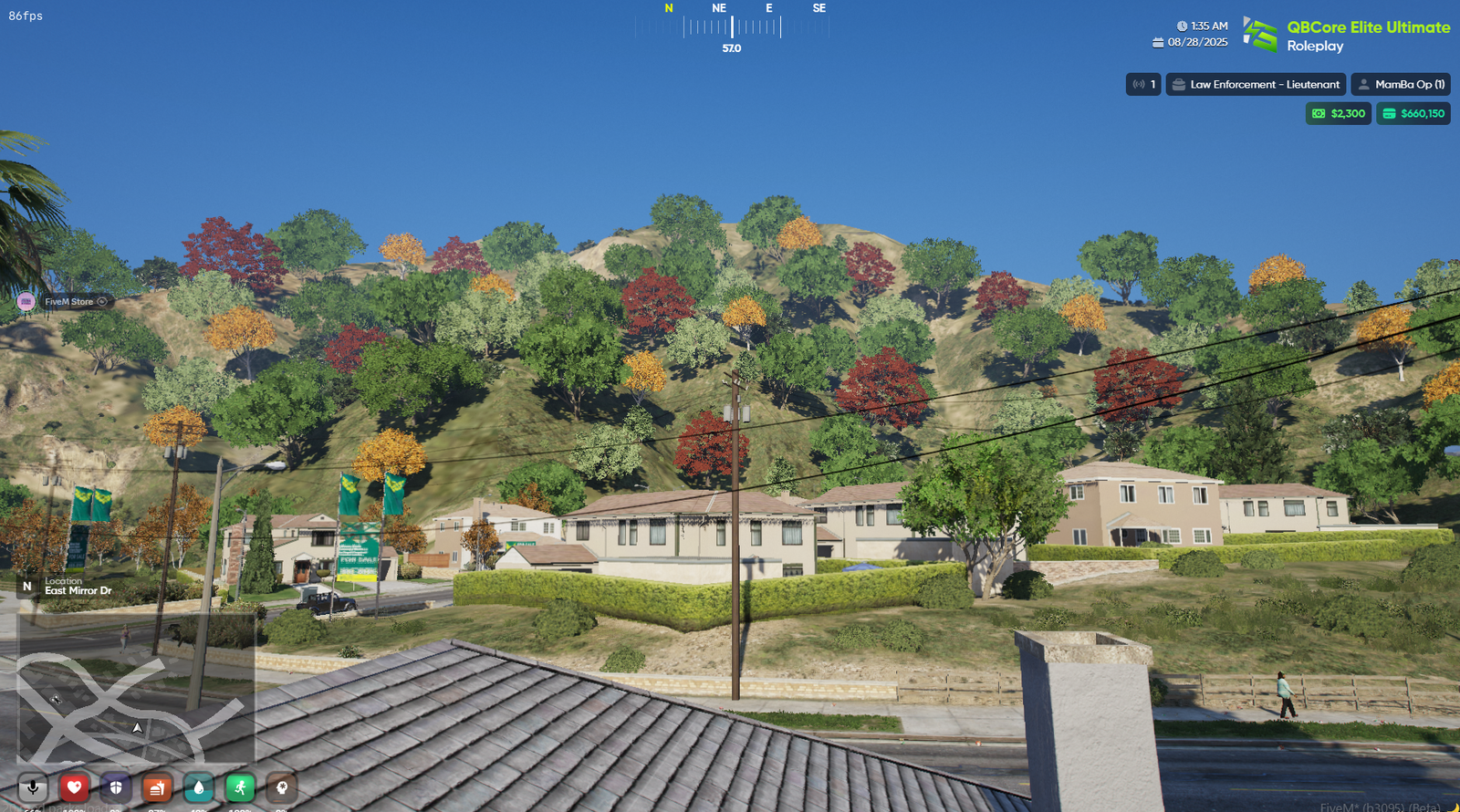Click the radio channel 1 indicator
Viewport: 1460px width, 812px height.
click(1143, 85)
